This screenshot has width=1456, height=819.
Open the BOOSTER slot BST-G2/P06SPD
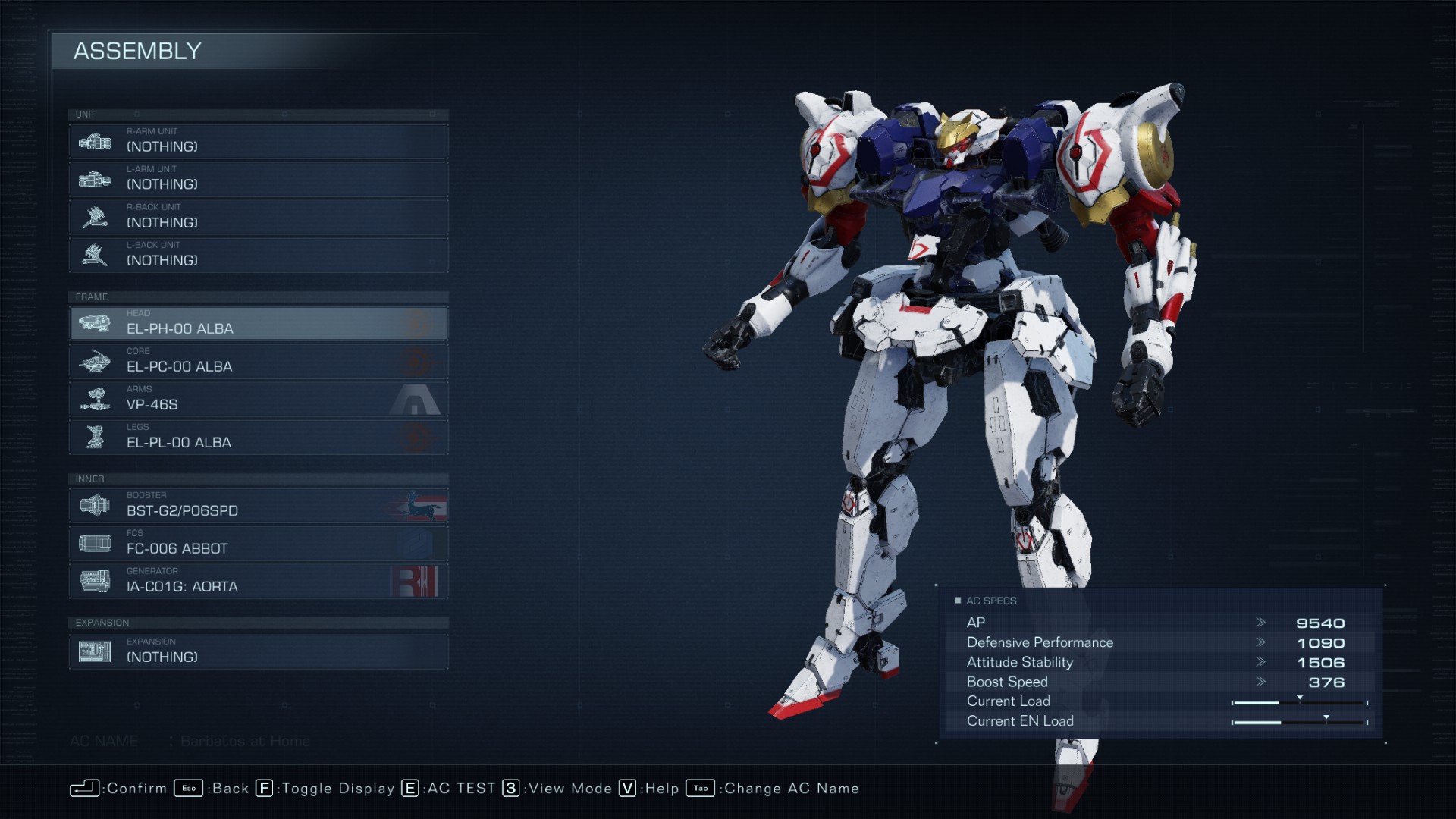tap(258, 506)
